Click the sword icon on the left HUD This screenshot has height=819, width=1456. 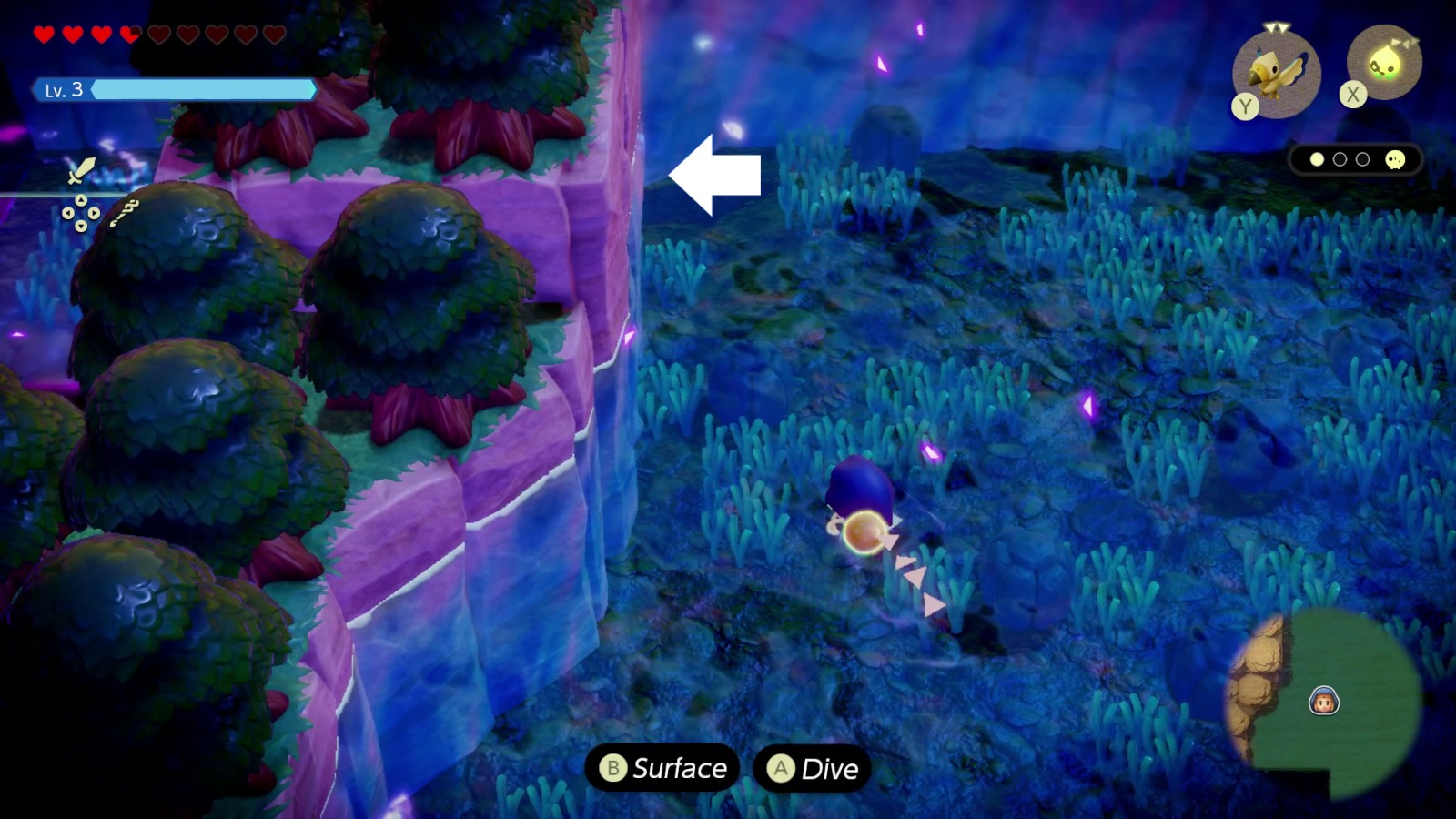(x=81, y=170)
